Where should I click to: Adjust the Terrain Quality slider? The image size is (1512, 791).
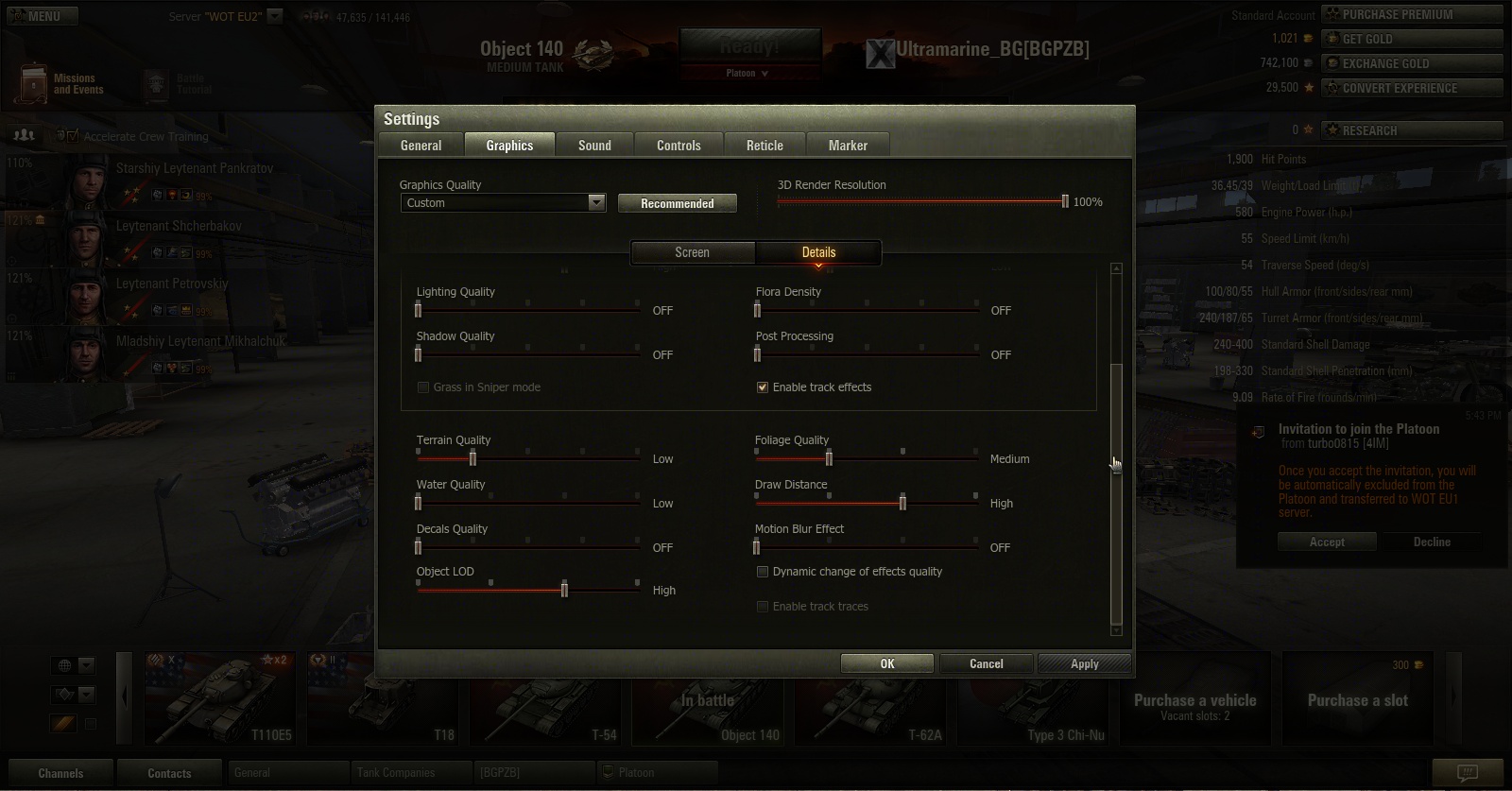(472, 458)
